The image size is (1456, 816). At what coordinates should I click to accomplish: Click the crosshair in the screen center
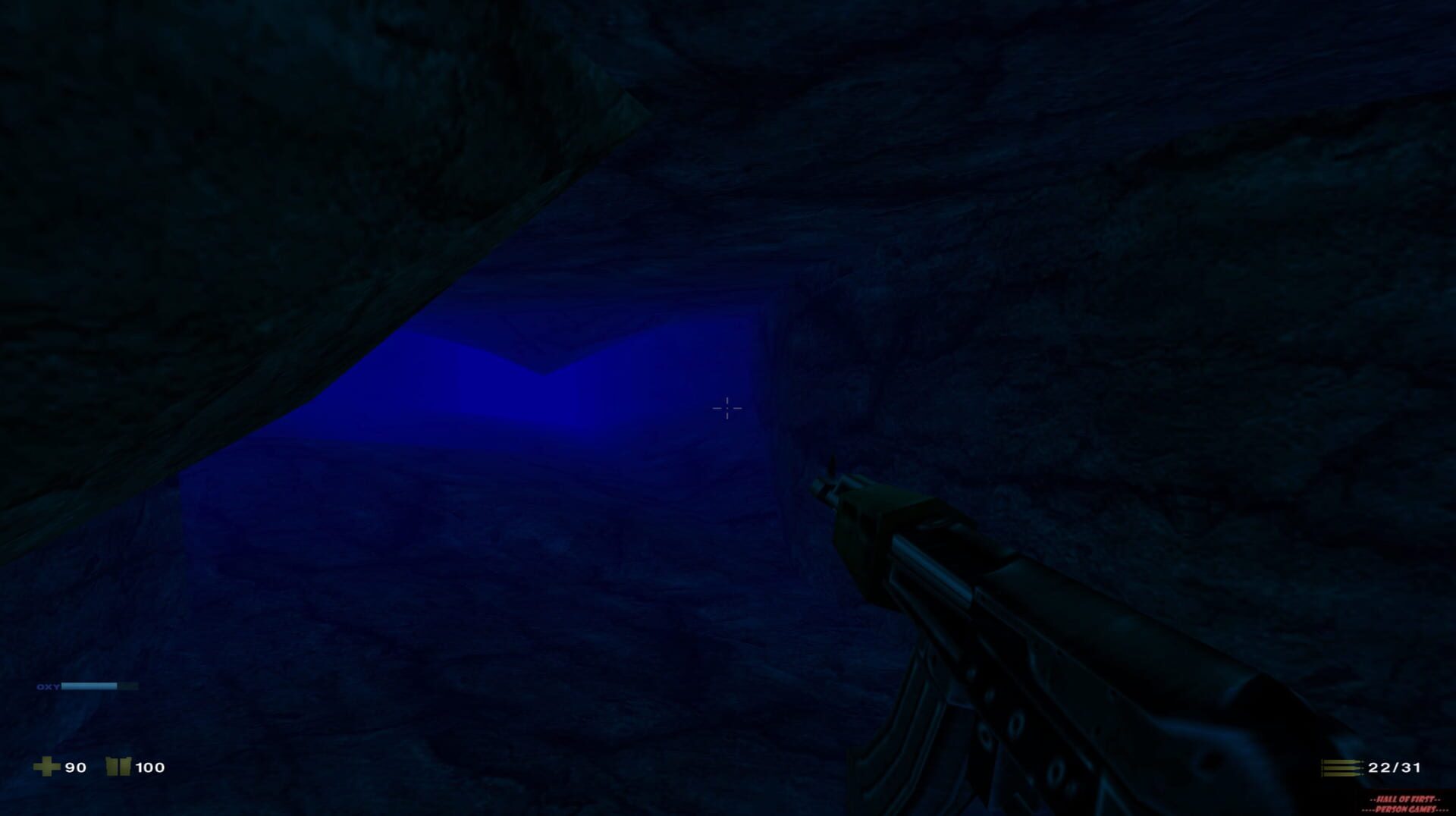click(x=726, y=409)
